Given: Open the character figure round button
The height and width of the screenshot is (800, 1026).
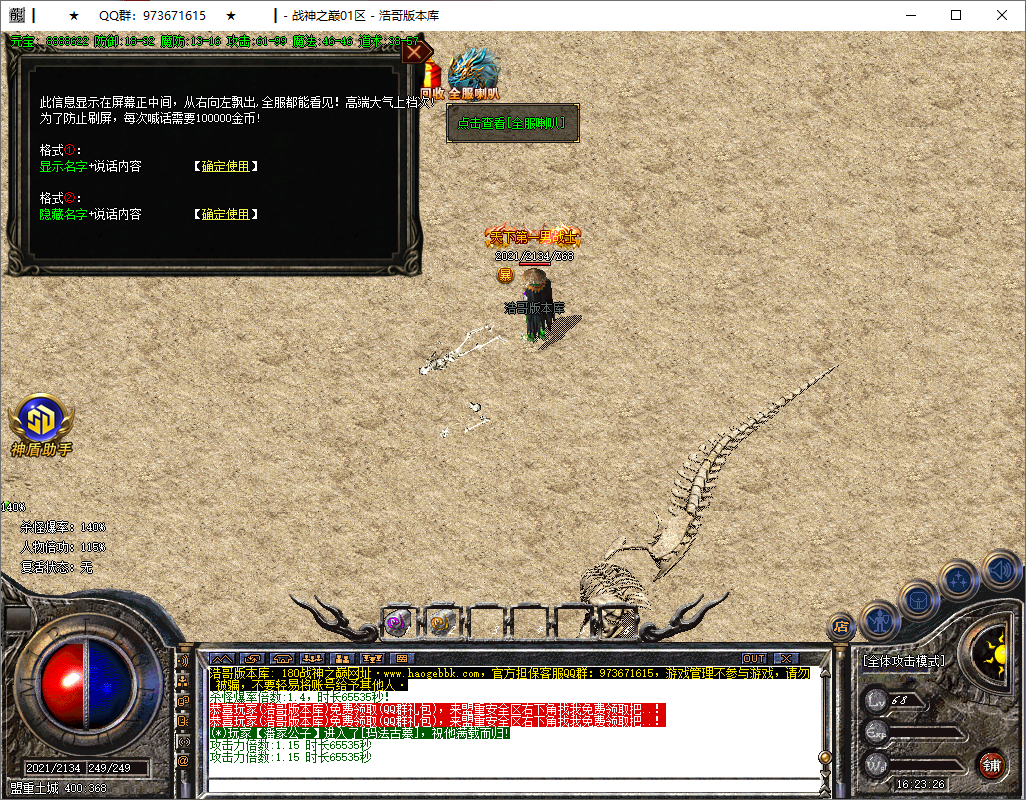Looking at the screenshot, I should pos(879,620).
